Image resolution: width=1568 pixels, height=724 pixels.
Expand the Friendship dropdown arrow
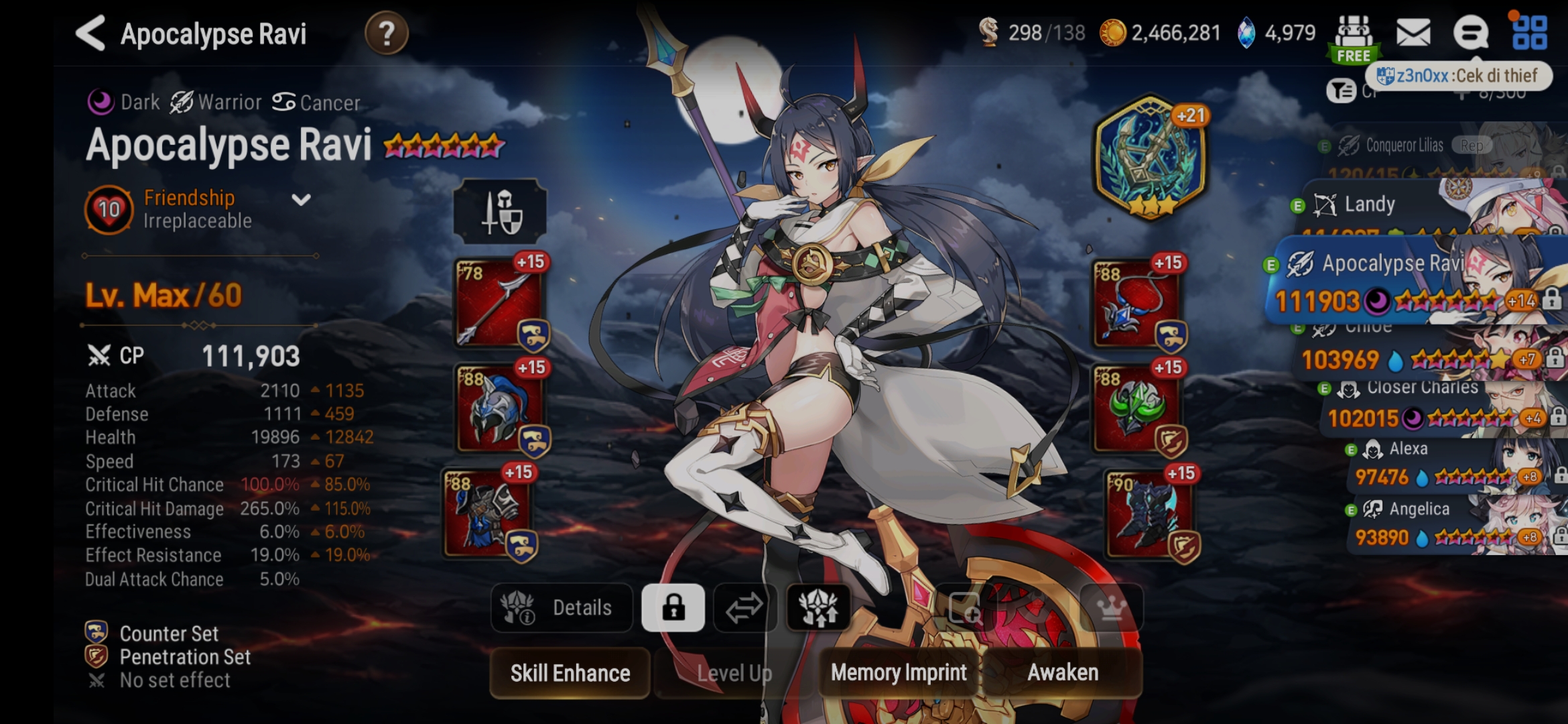301,198
